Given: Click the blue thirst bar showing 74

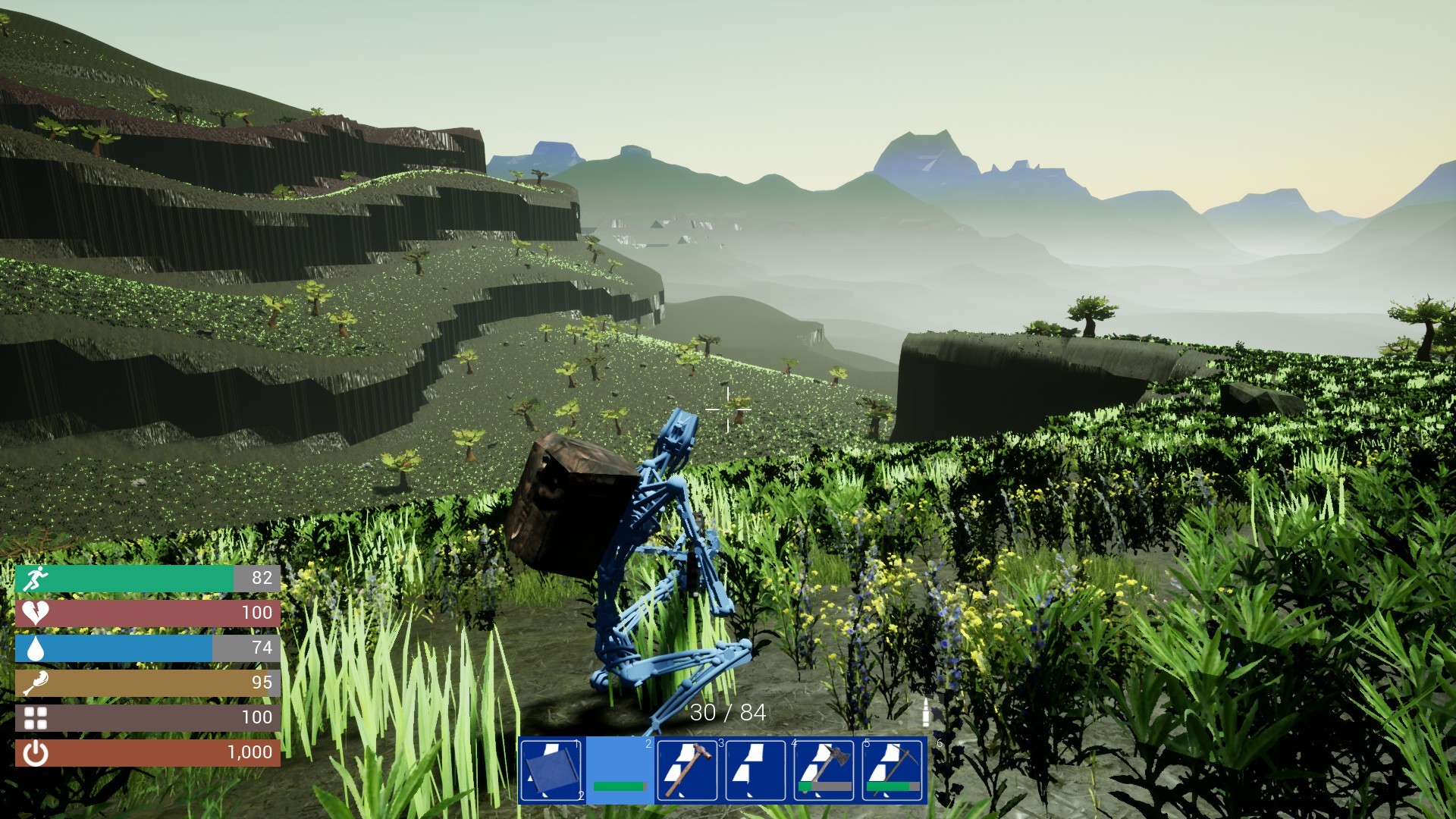Looking at the screenshot, I should pos(114,648).
